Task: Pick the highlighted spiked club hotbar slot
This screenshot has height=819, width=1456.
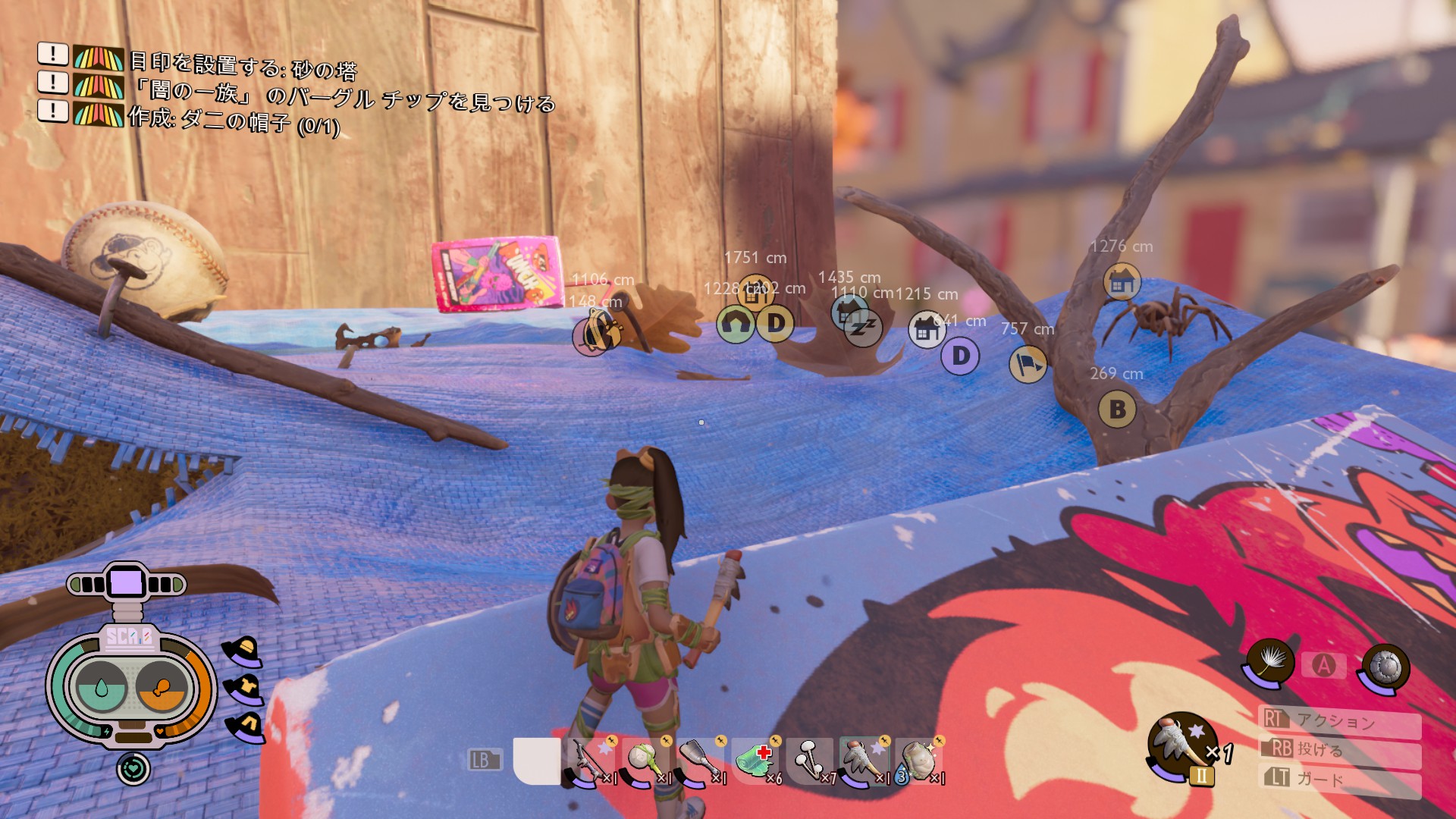Action: (864, 761)
